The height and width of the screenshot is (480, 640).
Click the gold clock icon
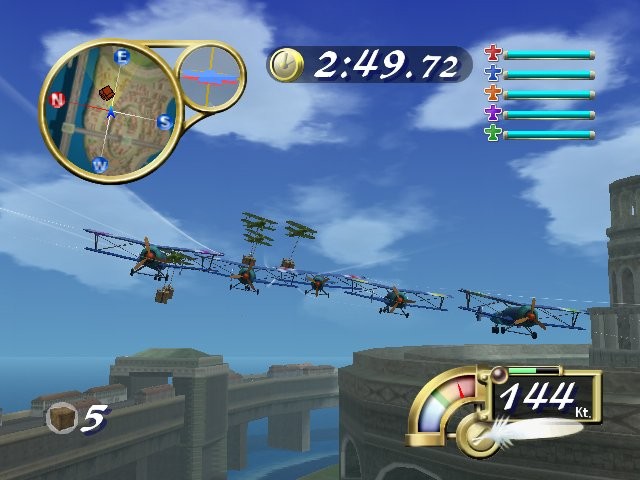tap(286, 65)
